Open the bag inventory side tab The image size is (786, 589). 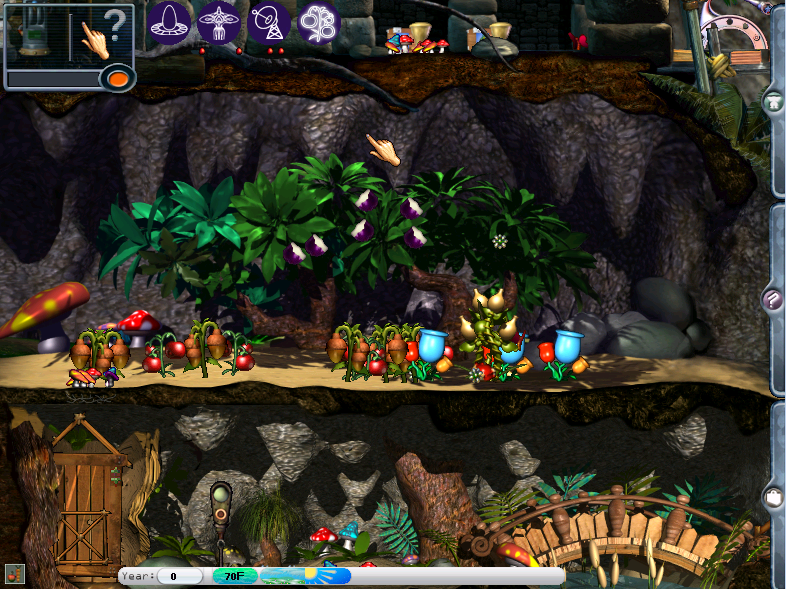point(773,496)
